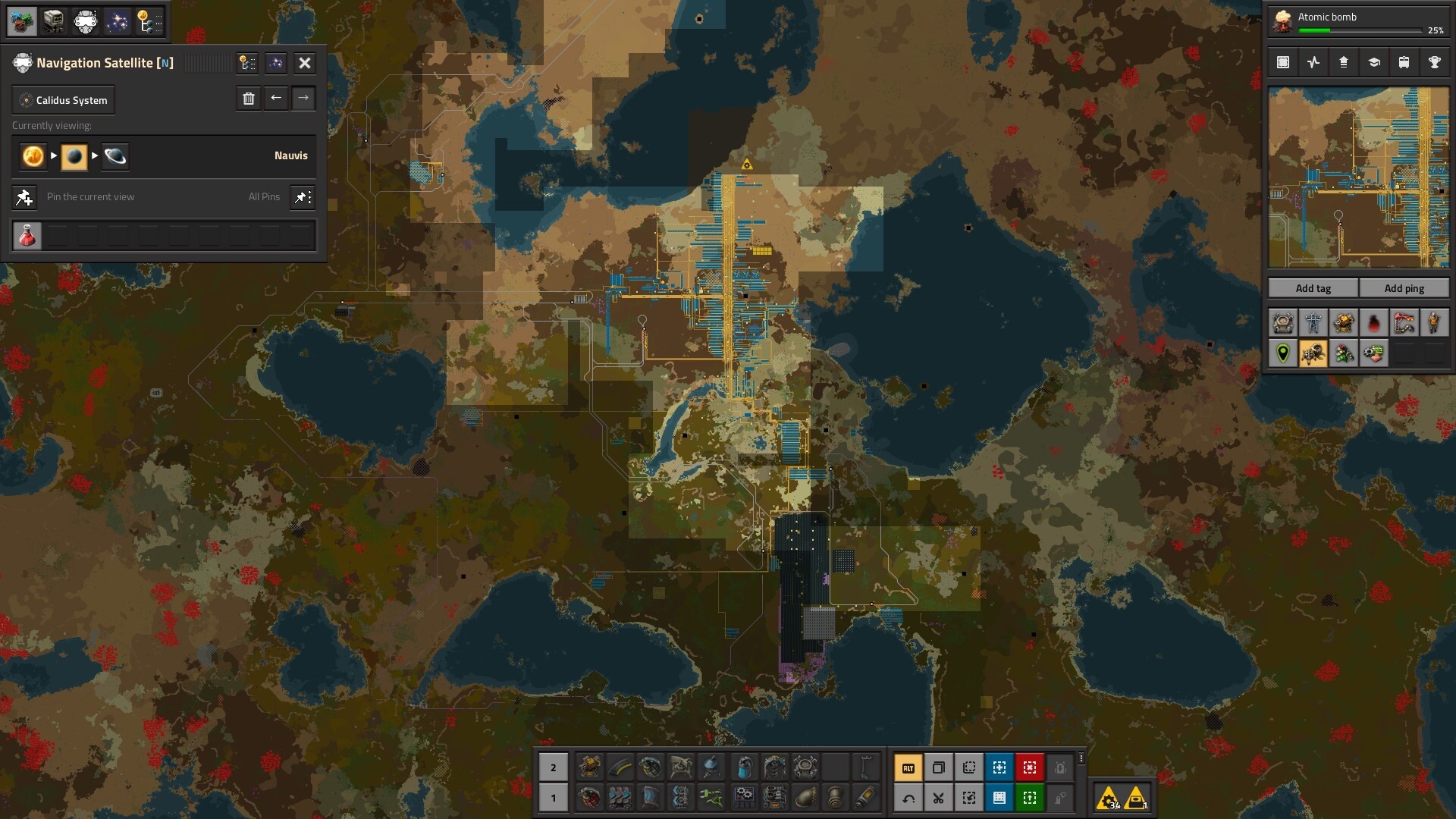Image resolution: width=1456 pixels, height=819 pixels.
Task: Open the Atomic bomb research progress
Action: coord(1358,23)
